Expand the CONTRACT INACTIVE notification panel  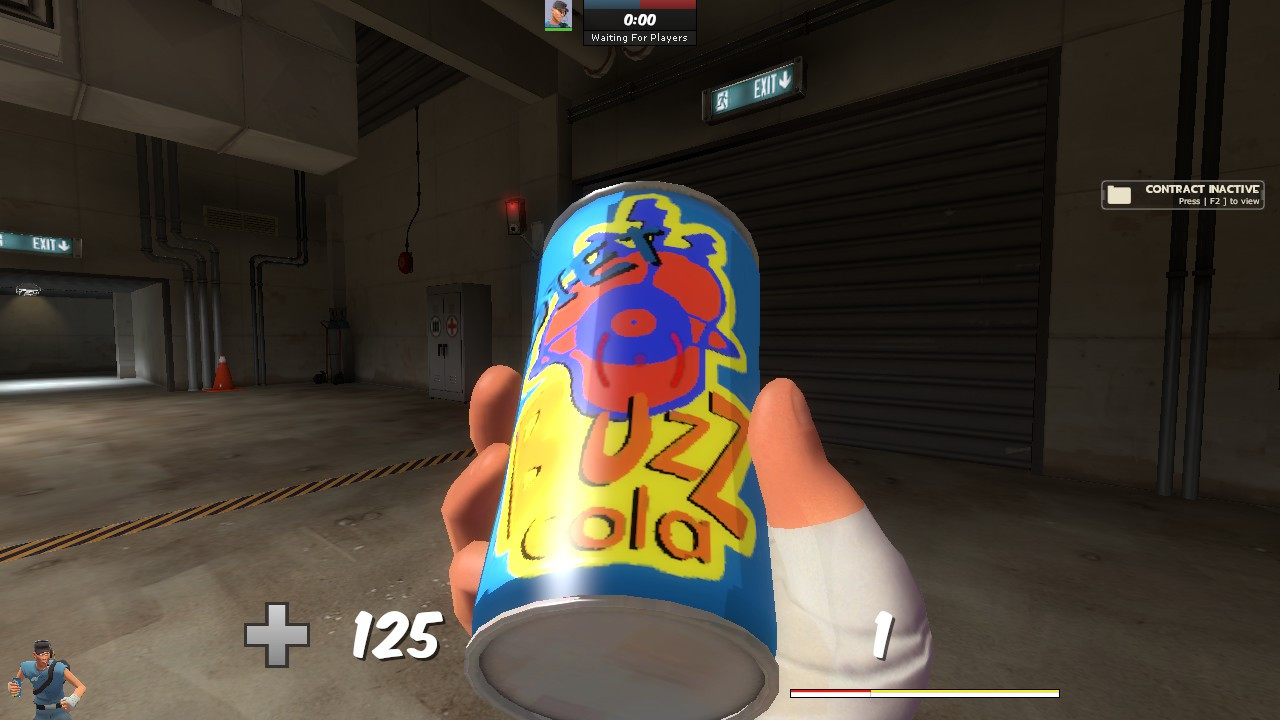1185,194
